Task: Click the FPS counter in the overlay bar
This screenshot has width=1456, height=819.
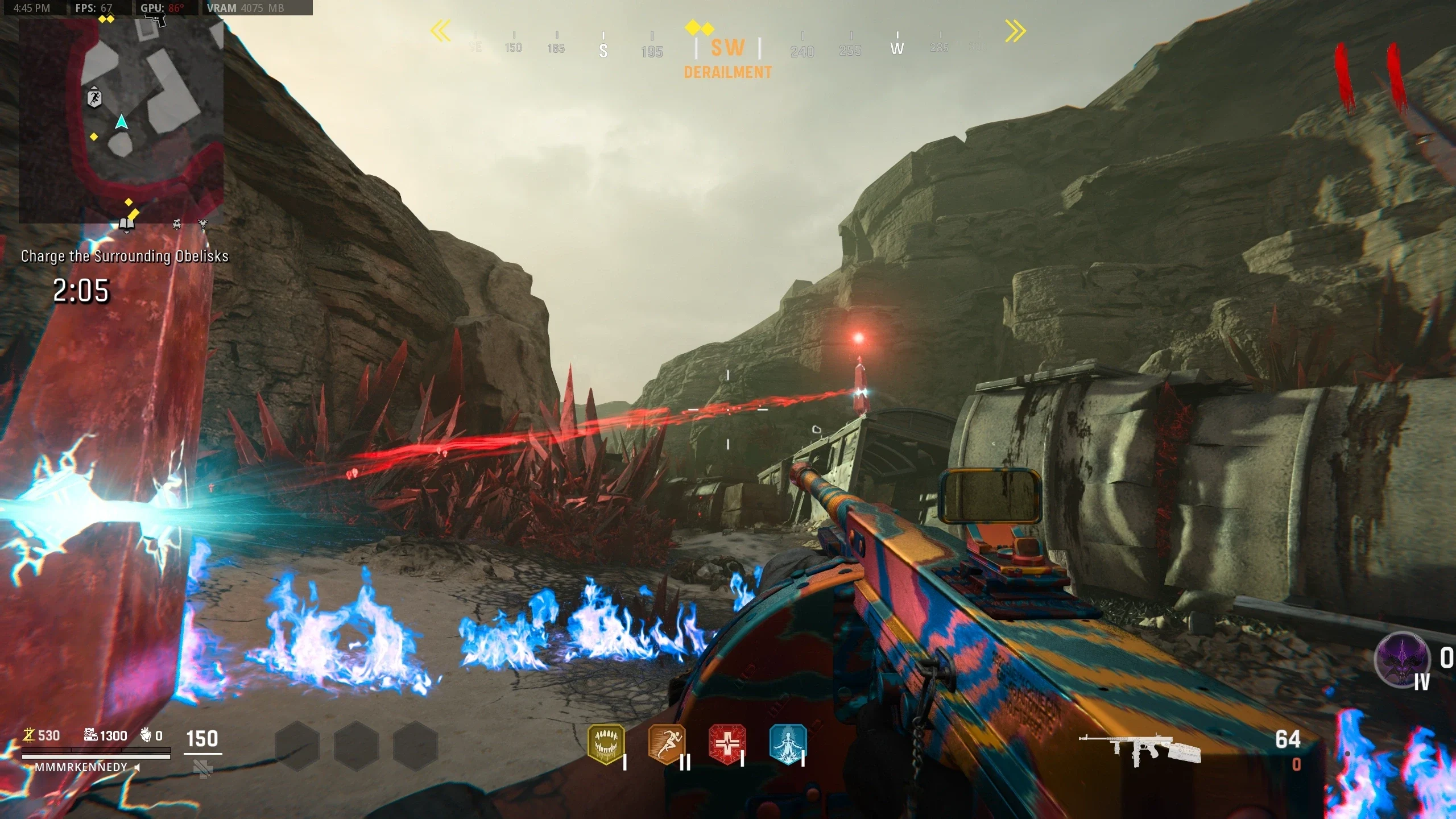Action: [94, 8]
